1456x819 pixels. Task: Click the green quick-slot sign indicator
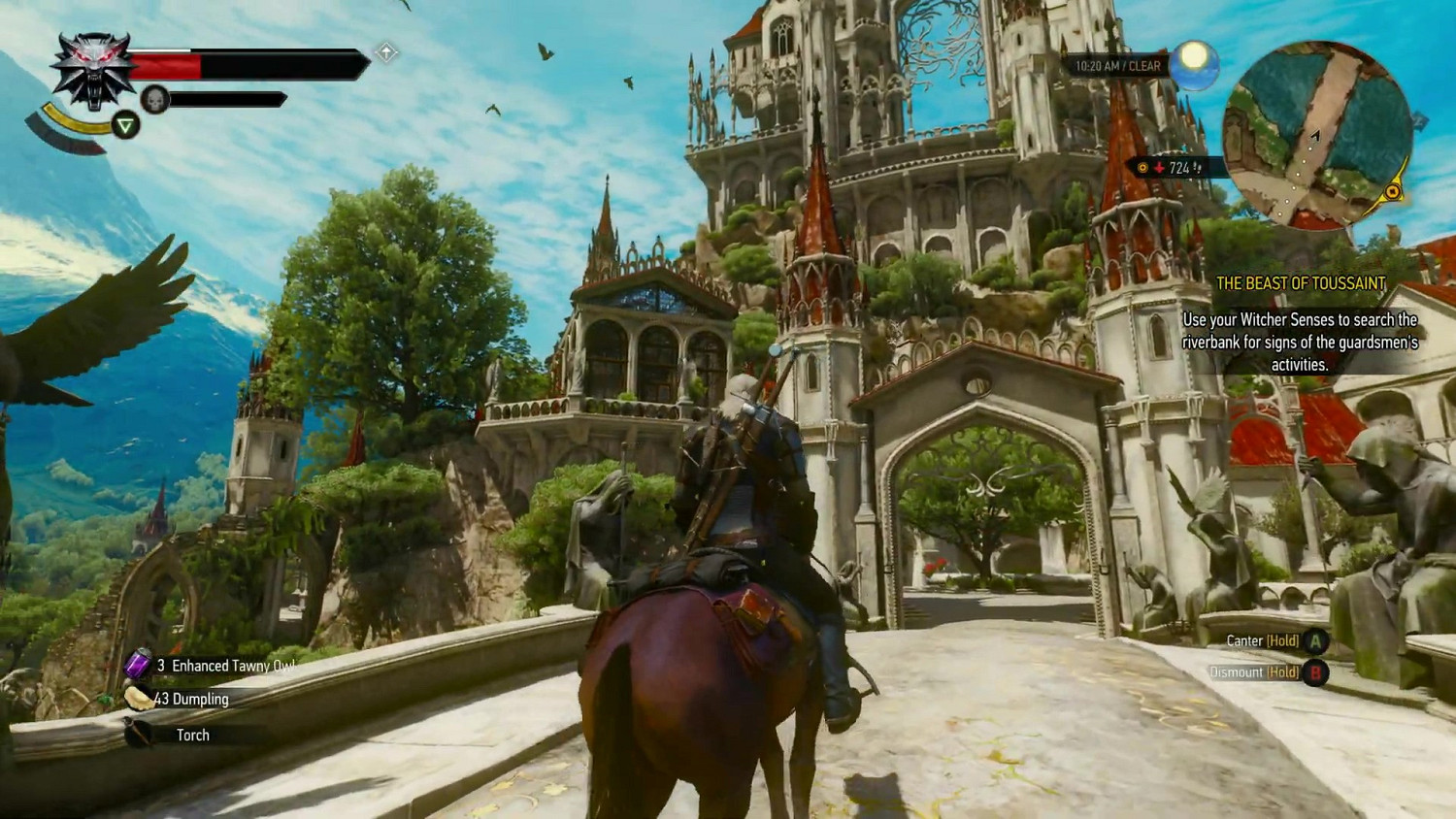(125, 124)
